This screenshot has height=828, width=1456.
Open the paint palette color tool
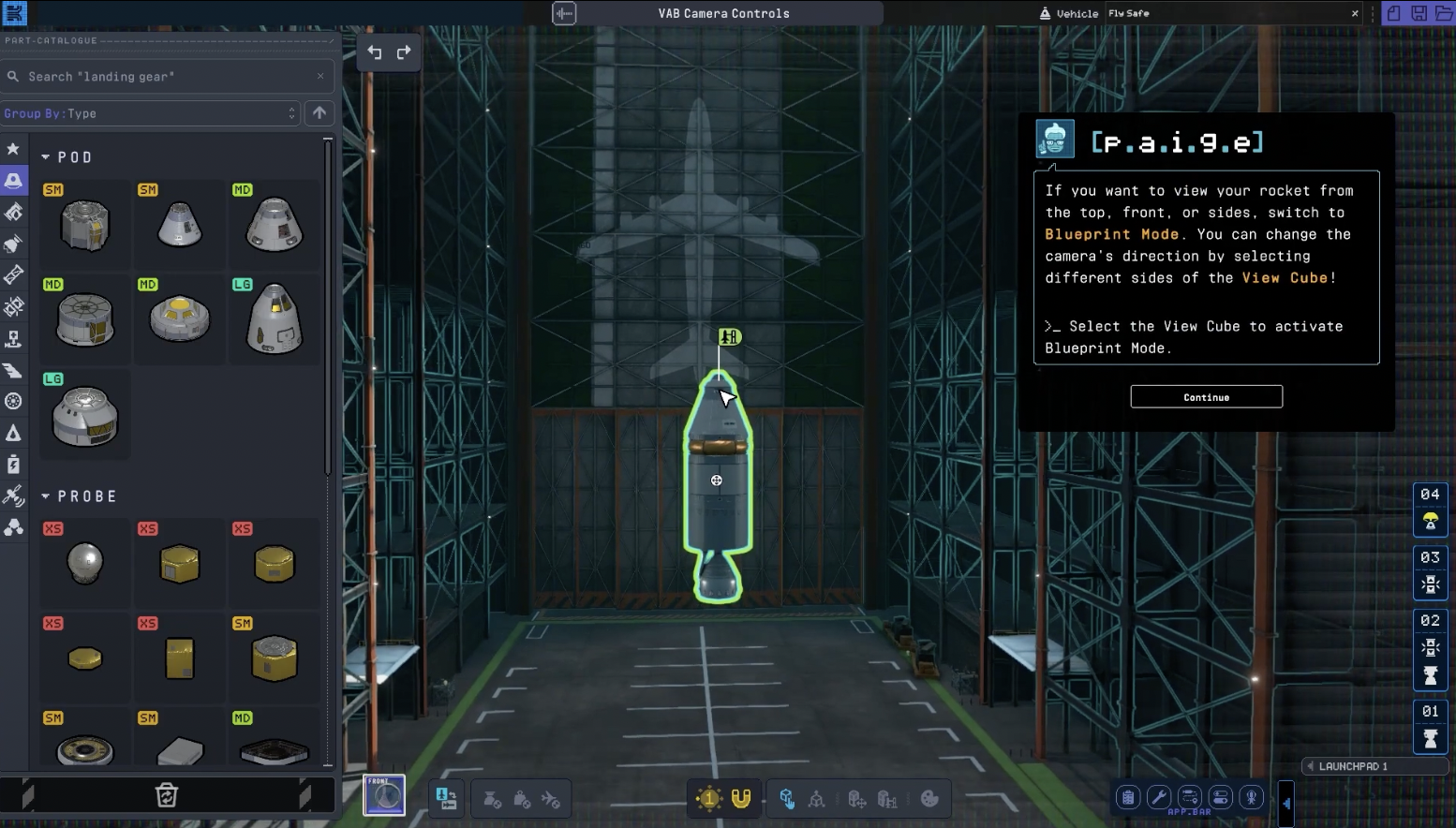929,799
